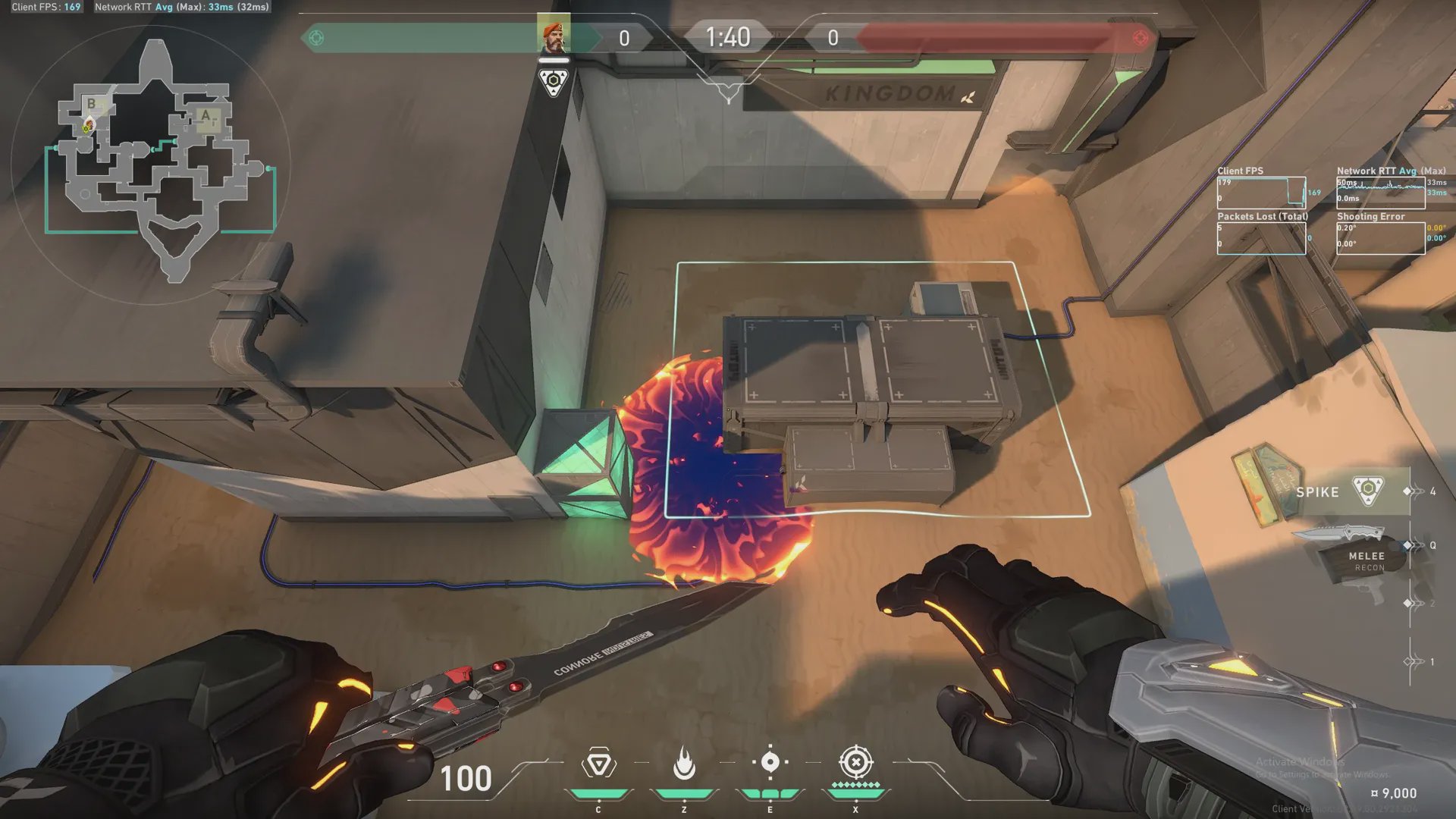The image size is (1456, 819).
Task: Click the spike carrier icon below portrait
Action: 554,82
